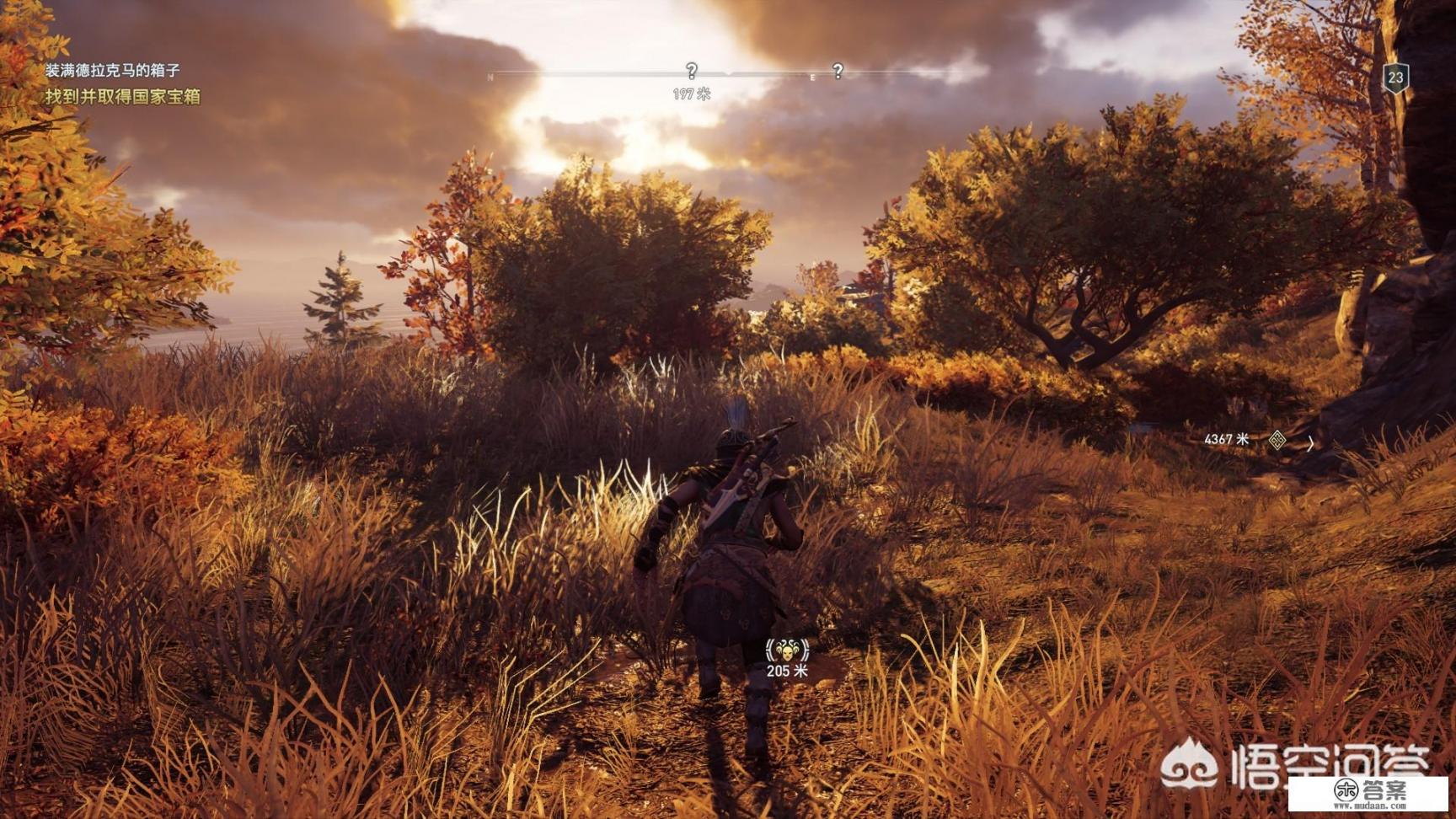Open the 悟空问答 watermark logo
Screen dimensions: 1456x819
pyautogui.click(x=1293, y=764)
